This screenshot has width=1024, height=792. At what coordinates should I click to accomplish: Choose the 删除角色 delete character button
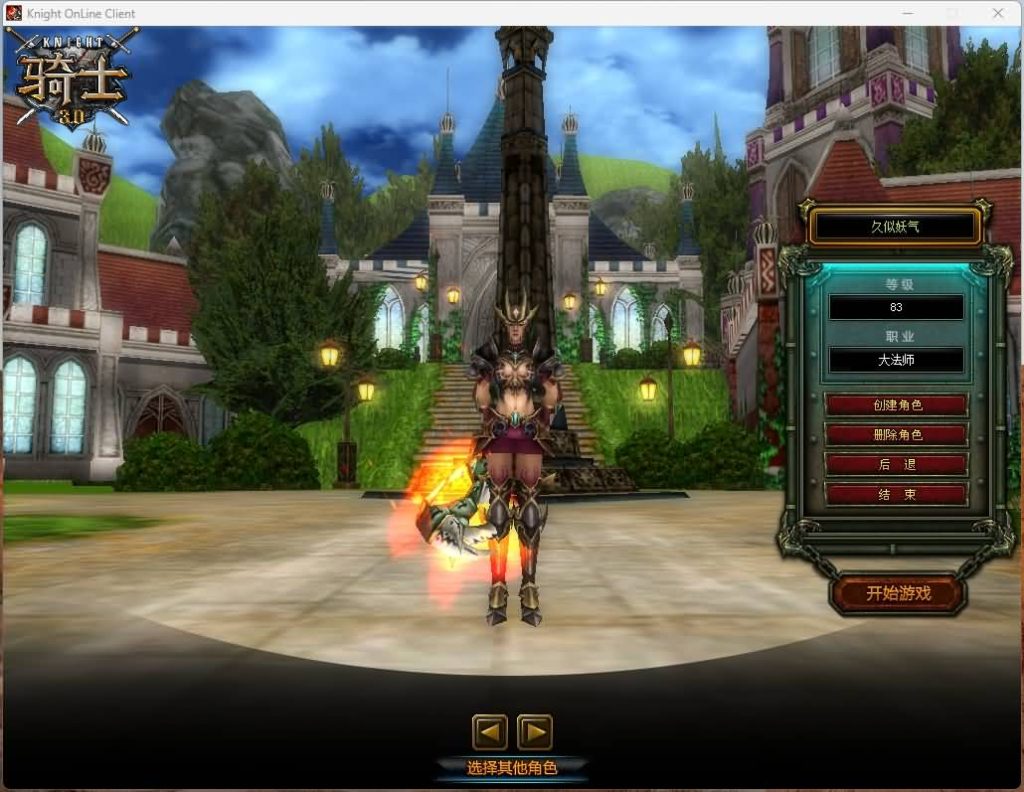(x=896, y=435)
